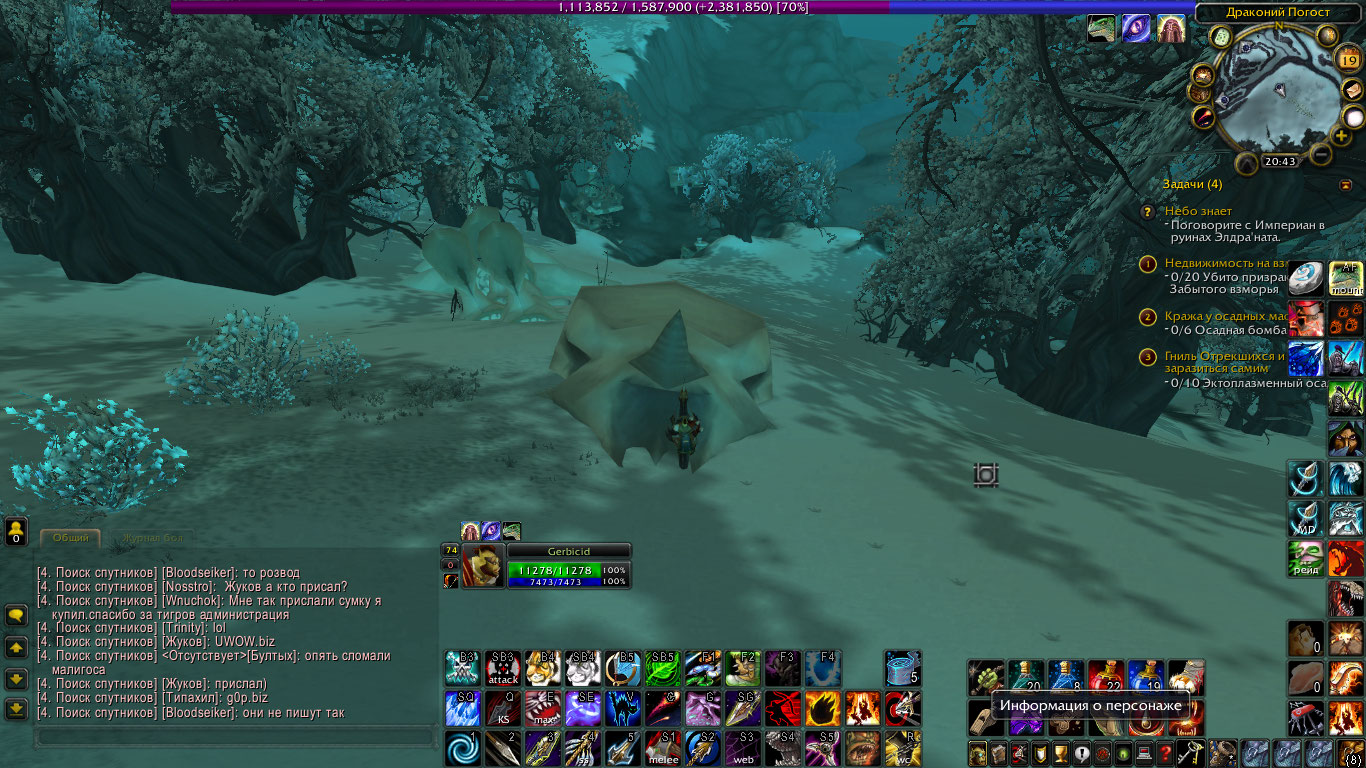This screenshot has height=768, width=1366.
Task: Open the character info micro button
Action: [977, 753]
